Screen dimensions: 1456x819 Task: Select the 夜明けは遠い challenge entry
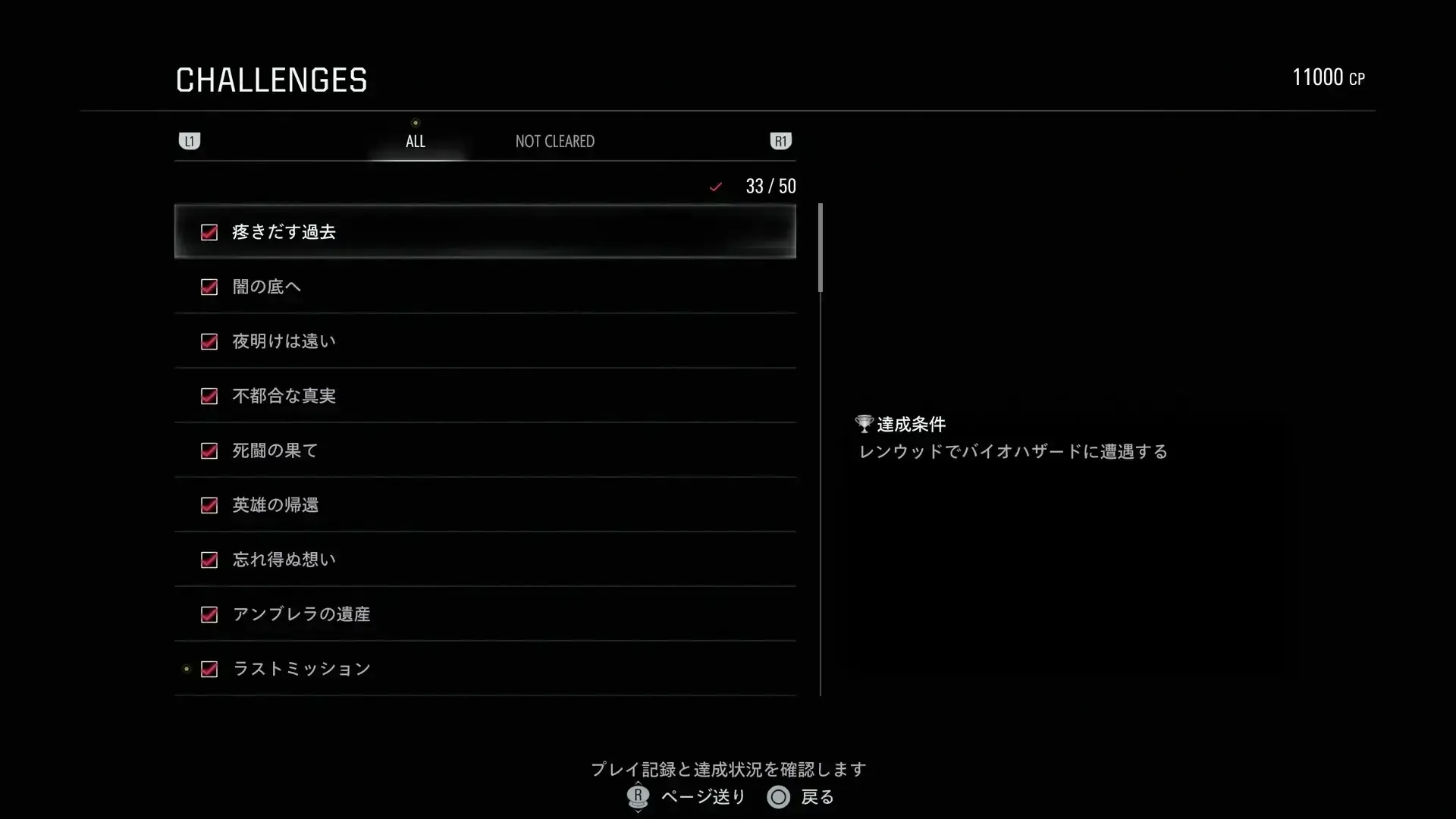pos(485,341)
